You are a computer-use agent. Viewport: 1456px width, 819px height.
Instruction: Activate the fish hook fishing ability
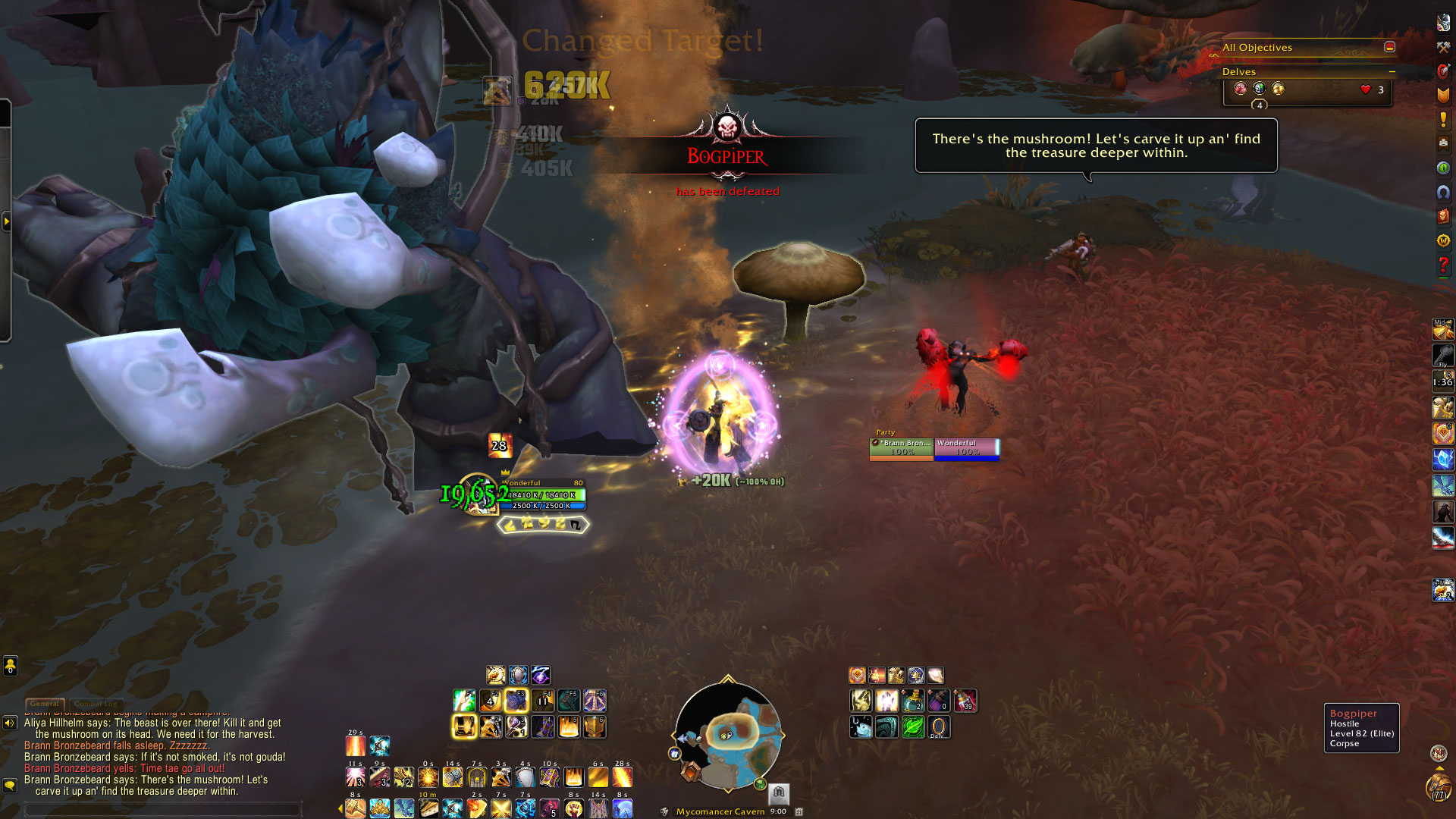tap(861, 726)
